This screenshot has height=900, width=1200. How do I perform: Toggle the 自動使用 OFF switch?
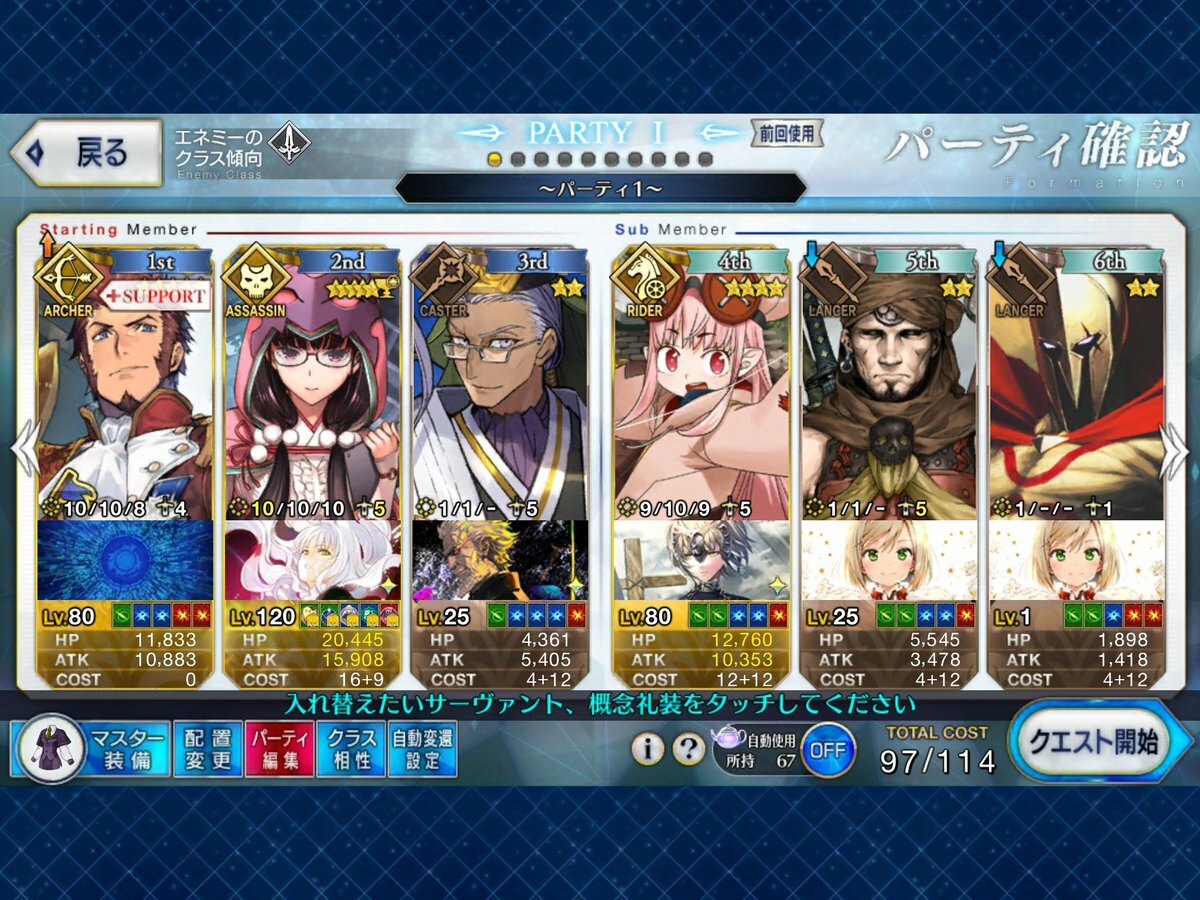[827, 749]
